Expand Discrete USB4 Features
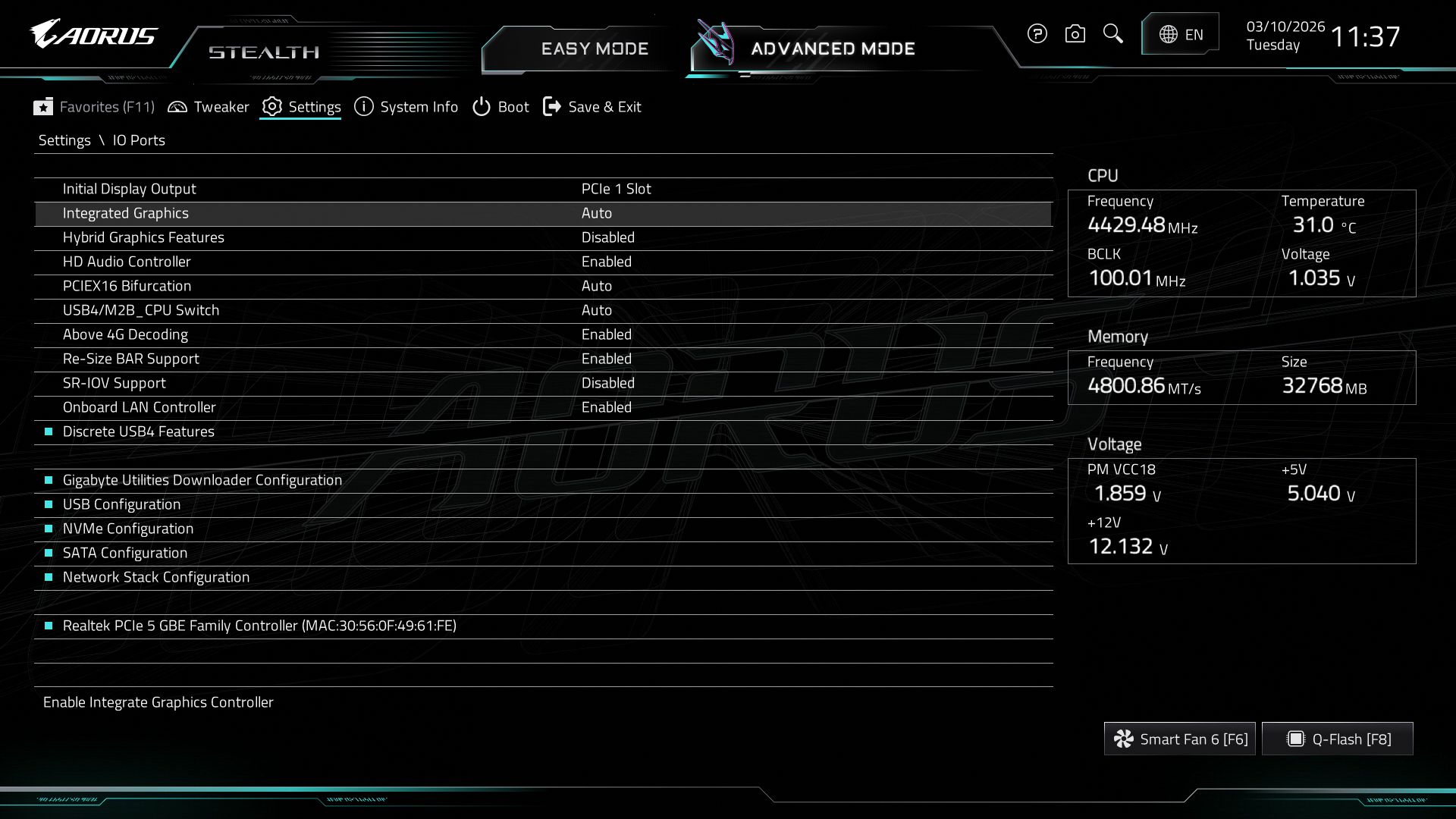 click(139, 431)
